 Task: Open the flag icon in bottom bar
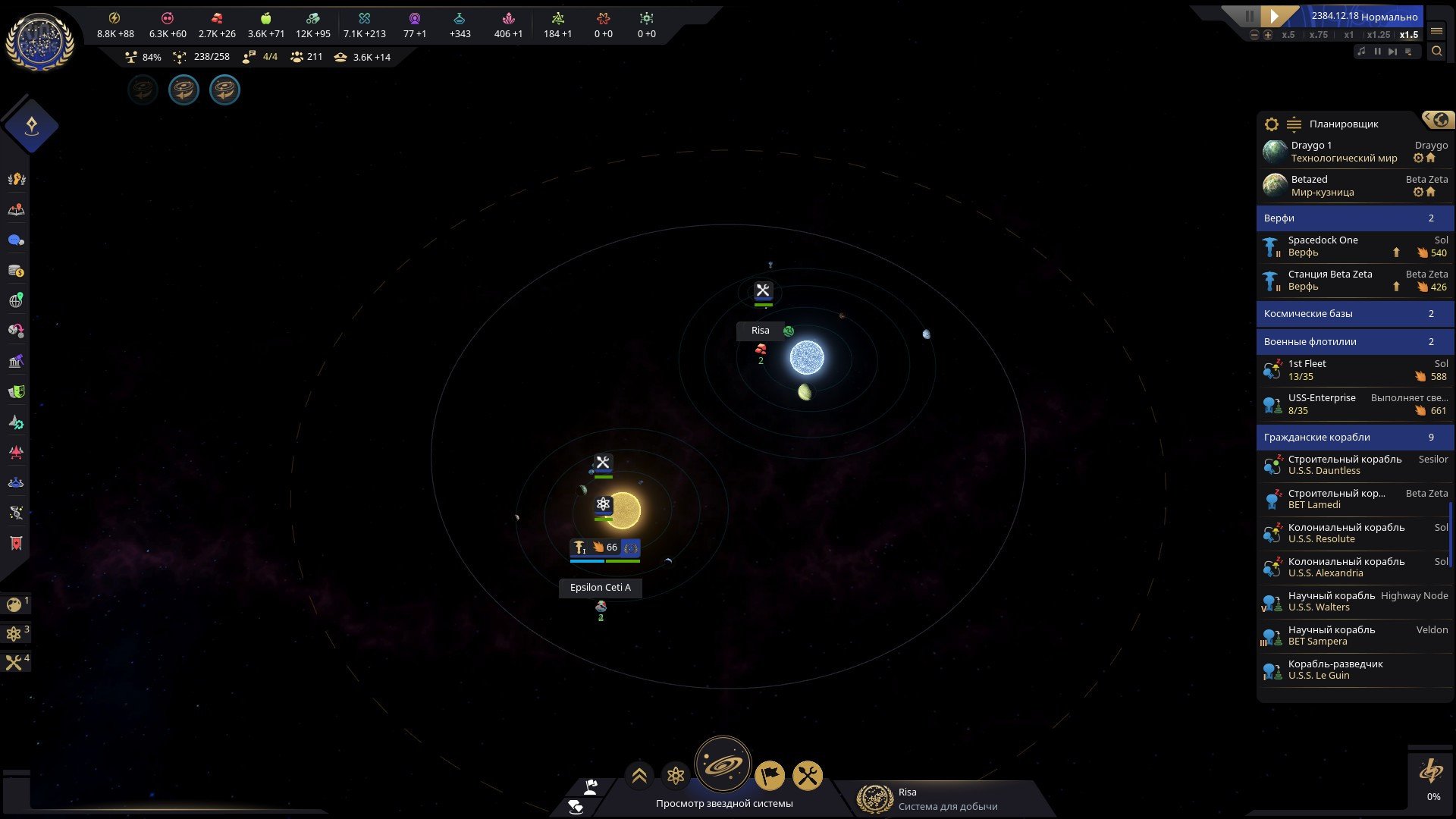click(769, 775)
